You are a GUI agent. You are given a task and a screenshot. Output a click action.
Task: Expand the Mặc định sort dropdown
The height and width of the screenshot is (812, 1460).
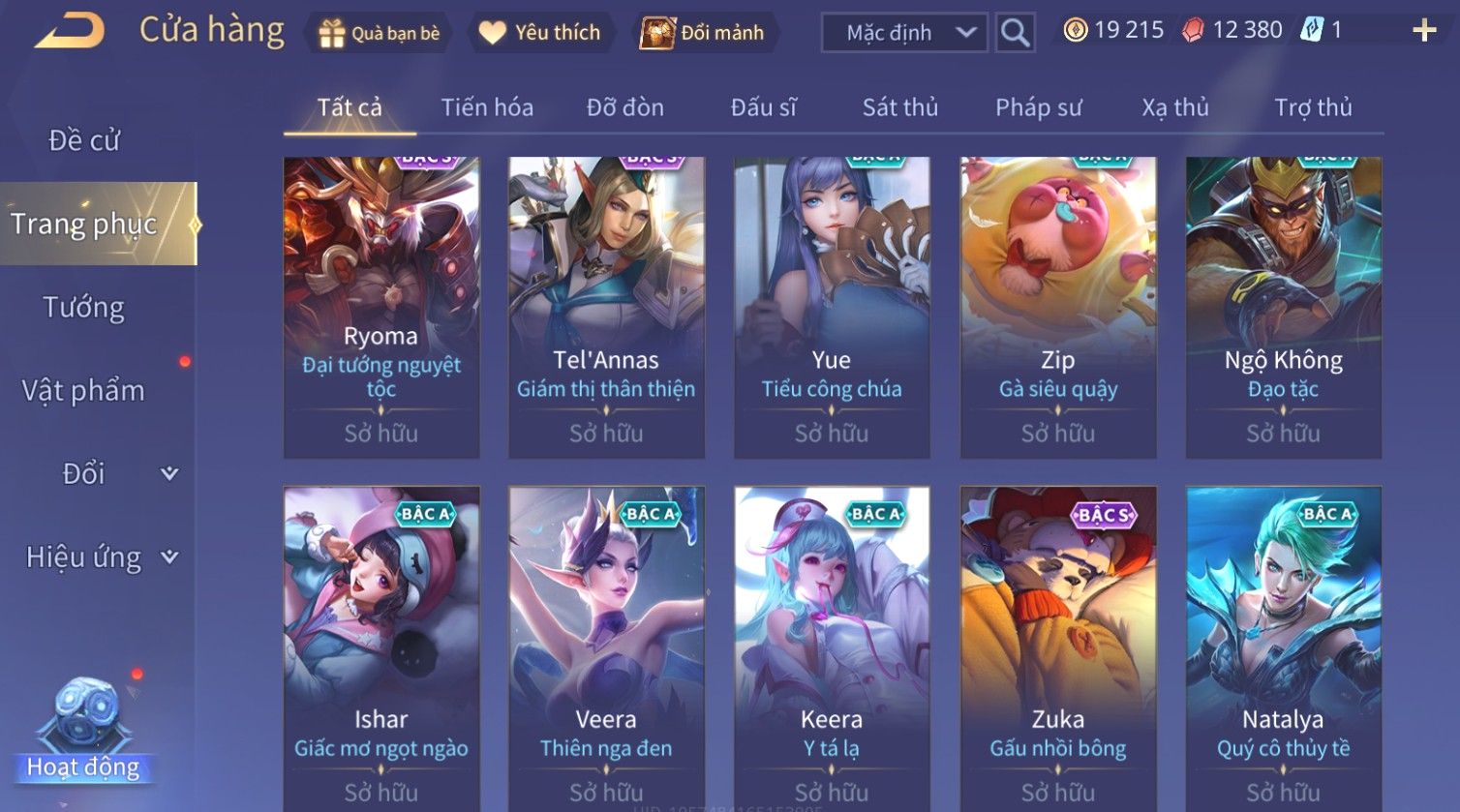(x=903, y=33)
